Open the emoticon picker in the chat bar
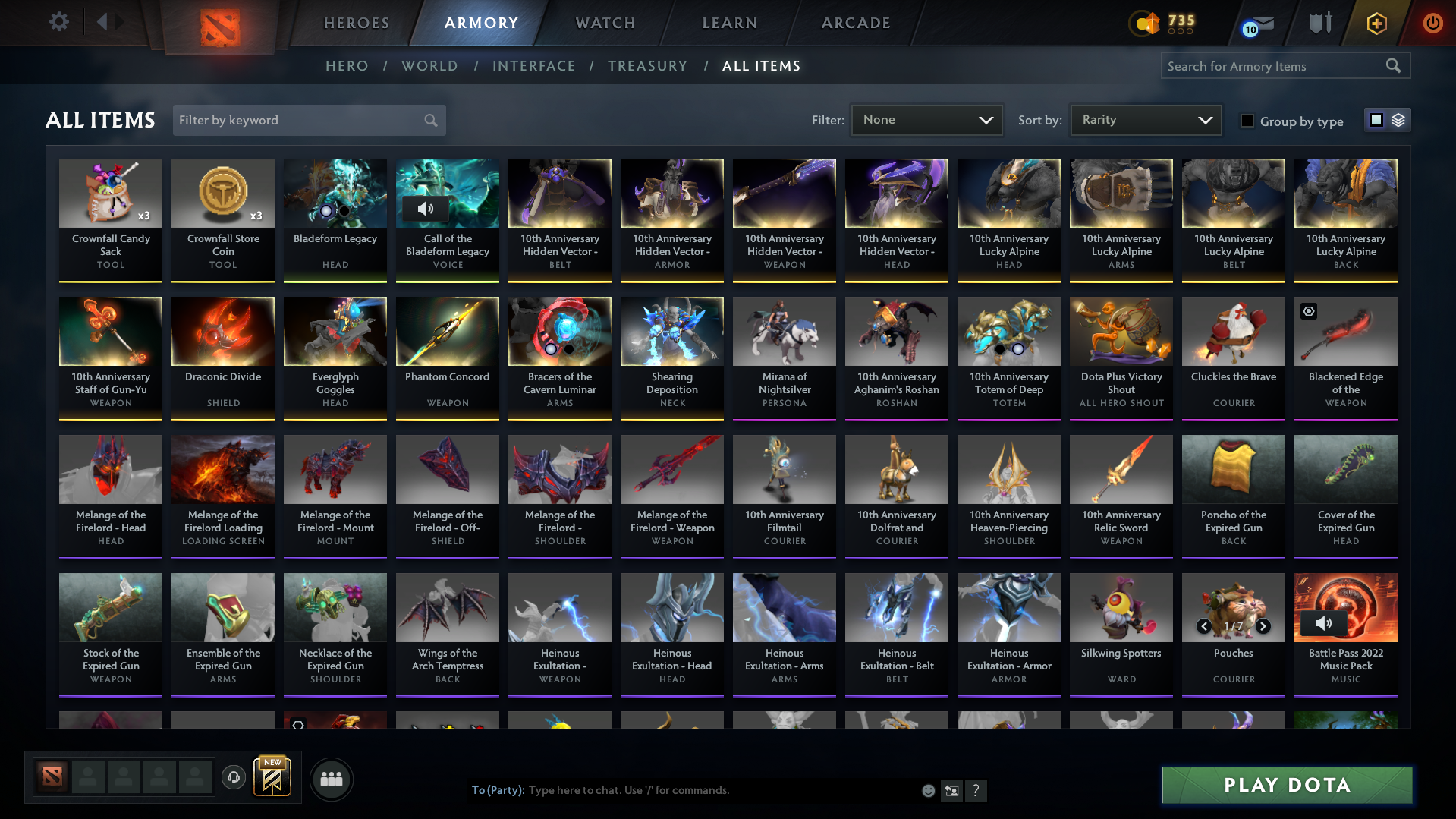This screenshot has width=1456, height=819. click(x=928, y=790)
